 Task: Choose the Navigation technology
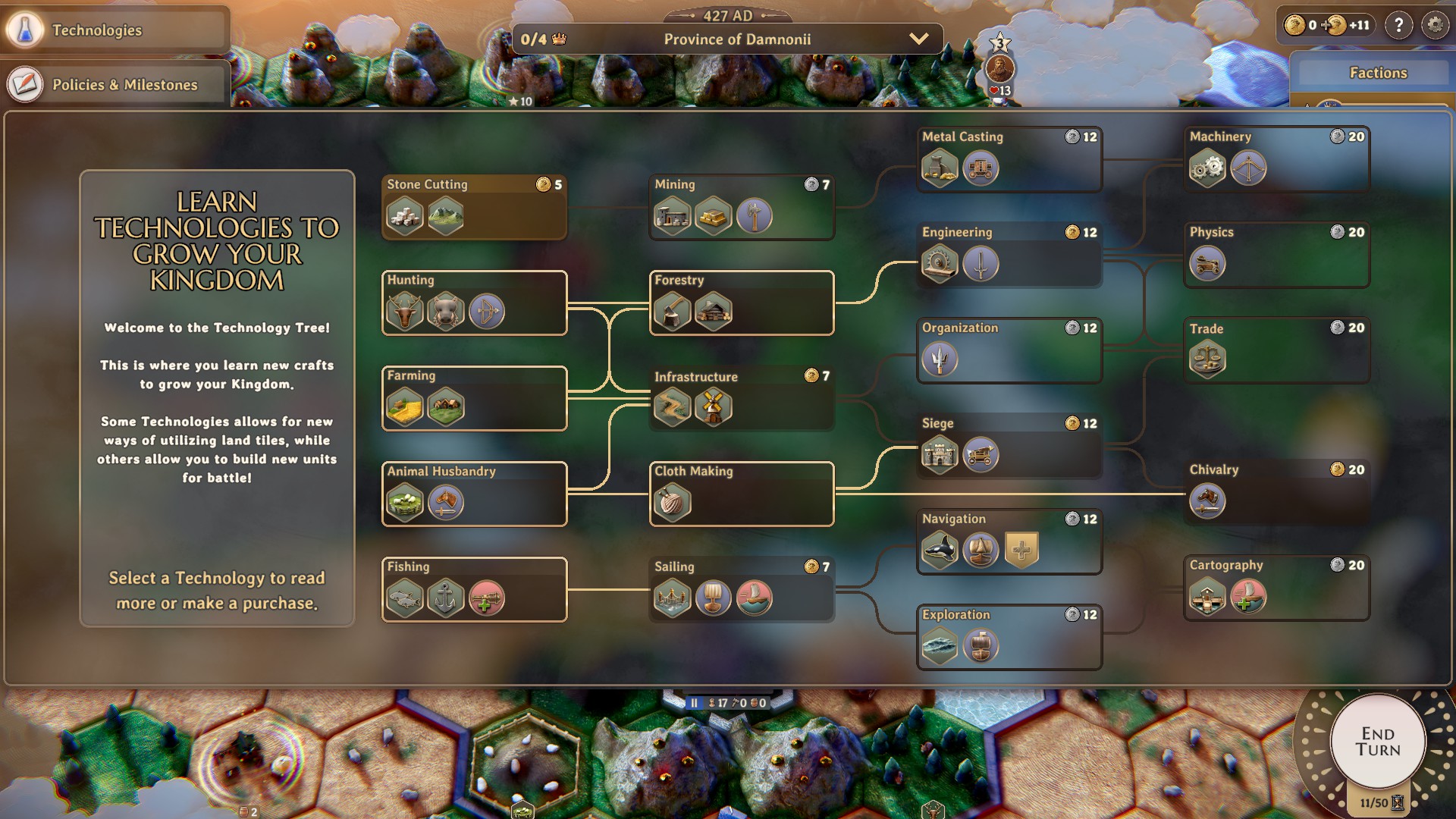click(1009, 541)
